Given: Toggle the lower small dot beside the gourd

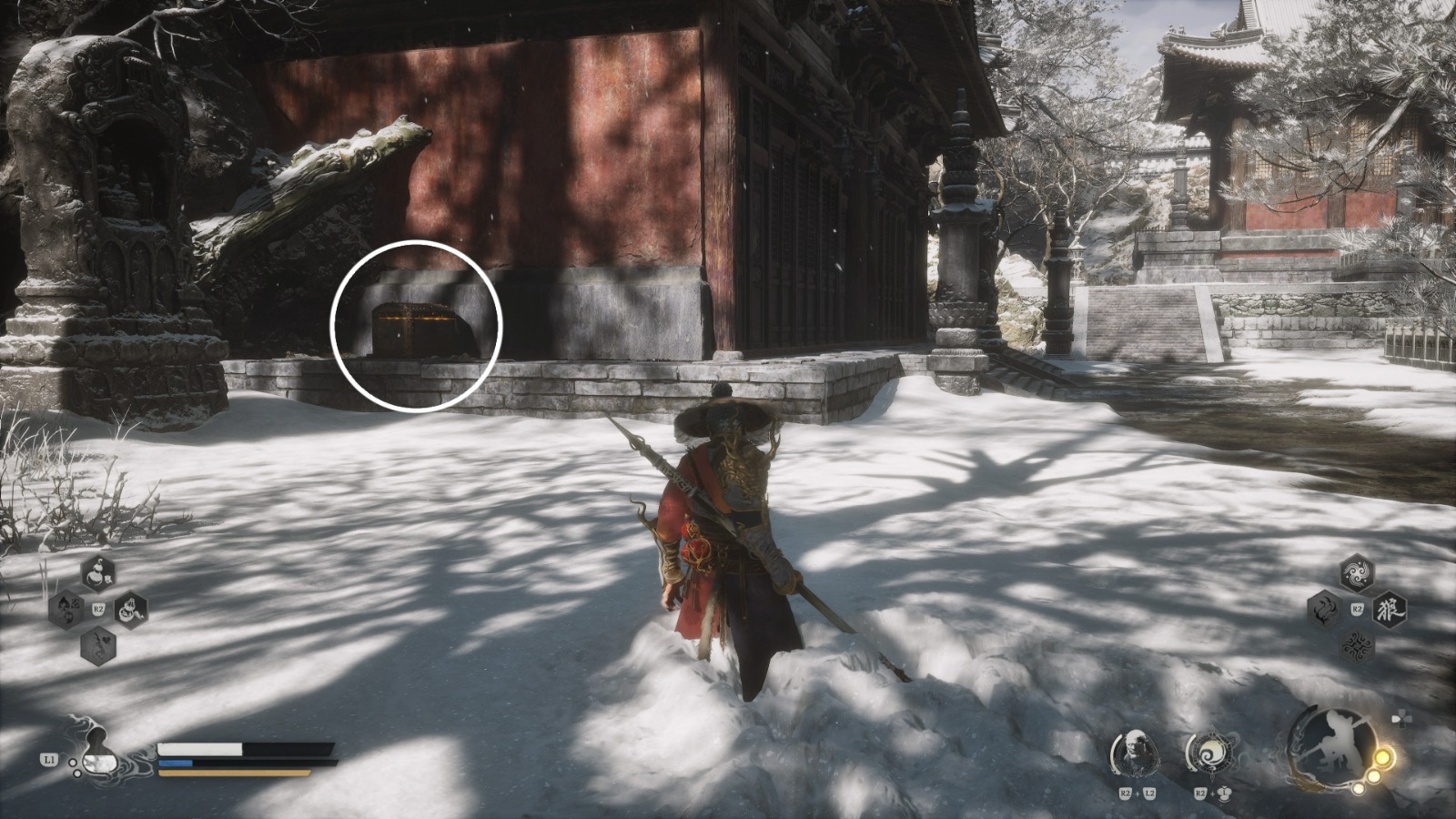Looking at the screenshot, I should (77, 773).
